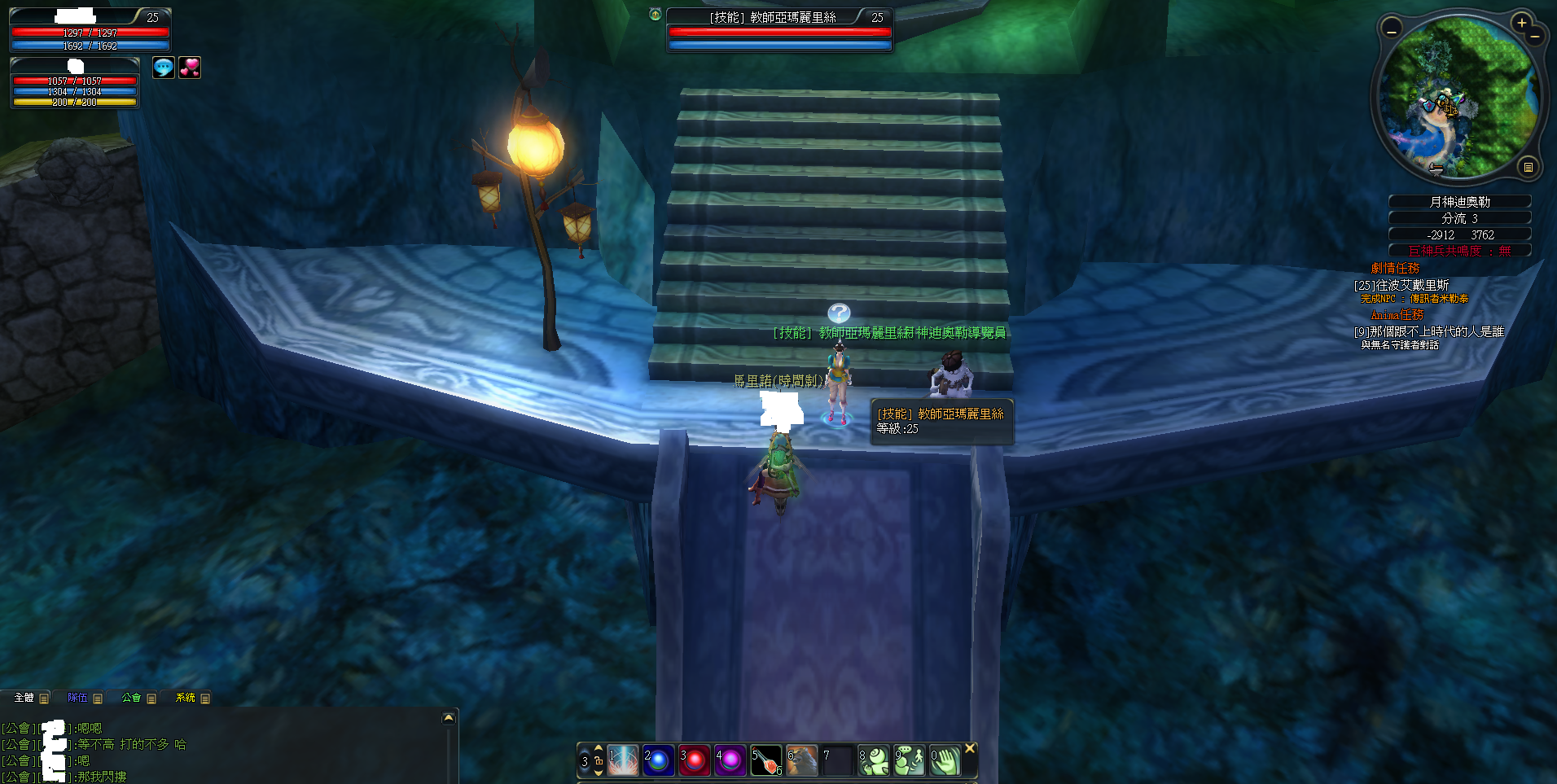Click the minus button left of minimap
Viewport: 1557px width, 784px height.
tap(1392, 31)
